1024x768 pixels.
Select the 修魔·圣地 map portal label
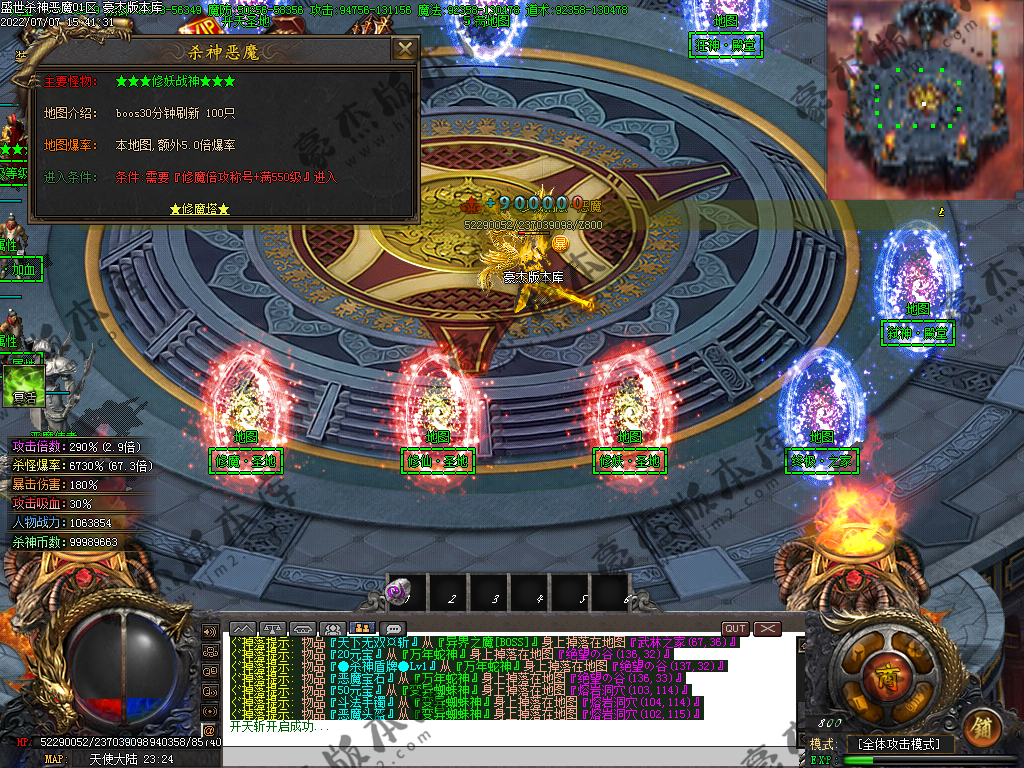coord(245,460)
